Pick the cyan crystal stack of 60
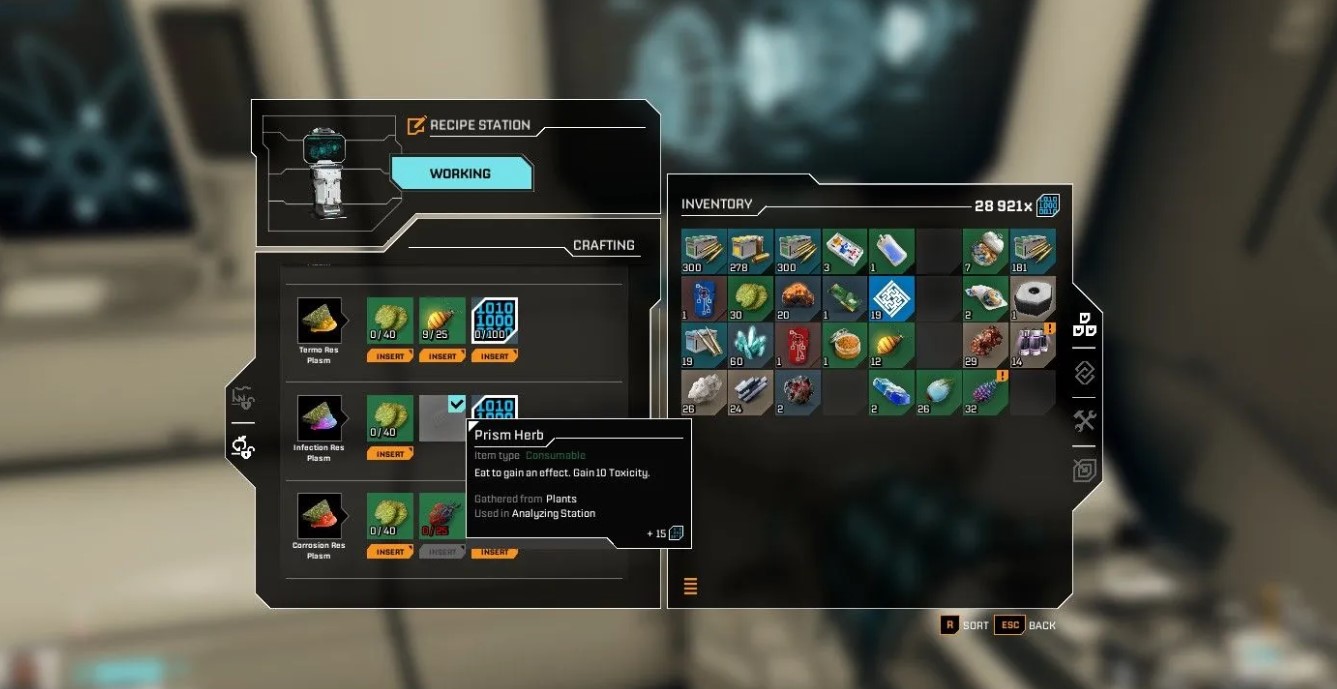Image resolution: width=1337 pixels, height=689 pixels. pyautogui.click(x=751, y=345)
